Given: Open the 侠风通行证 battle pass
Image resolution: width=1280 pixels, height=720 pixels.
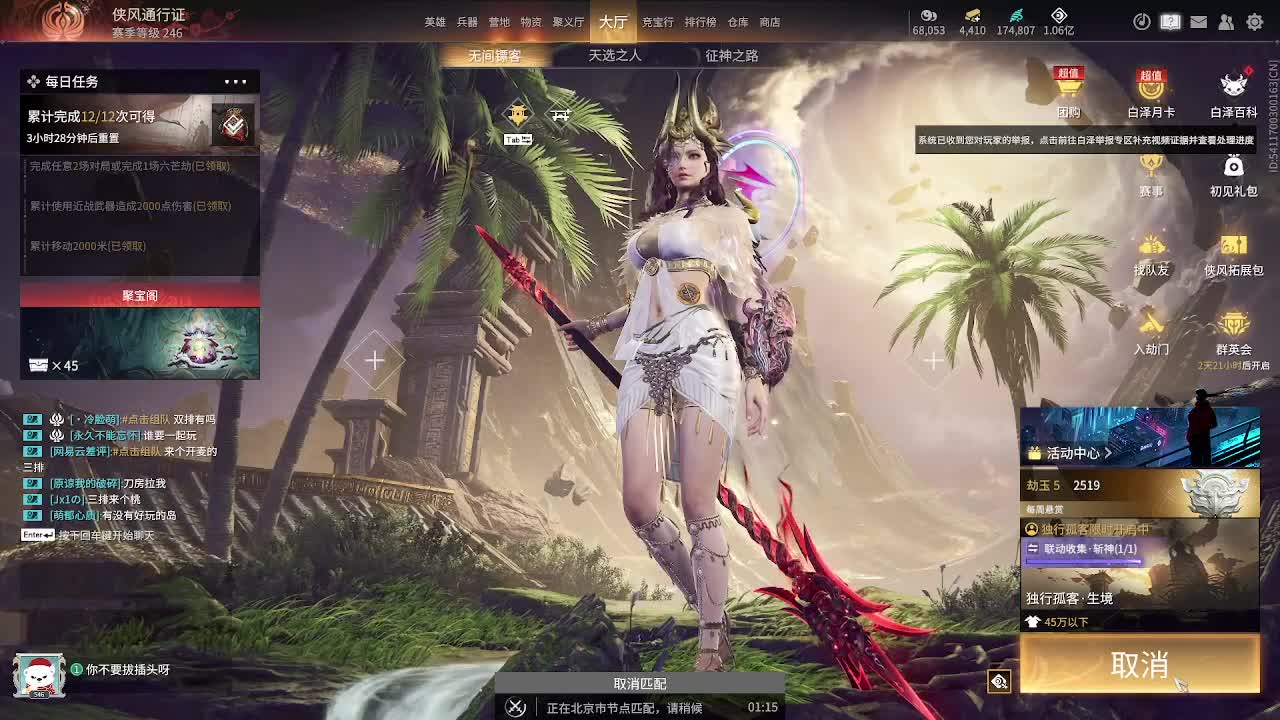Looking at the screenshot, I should point(148,16).
